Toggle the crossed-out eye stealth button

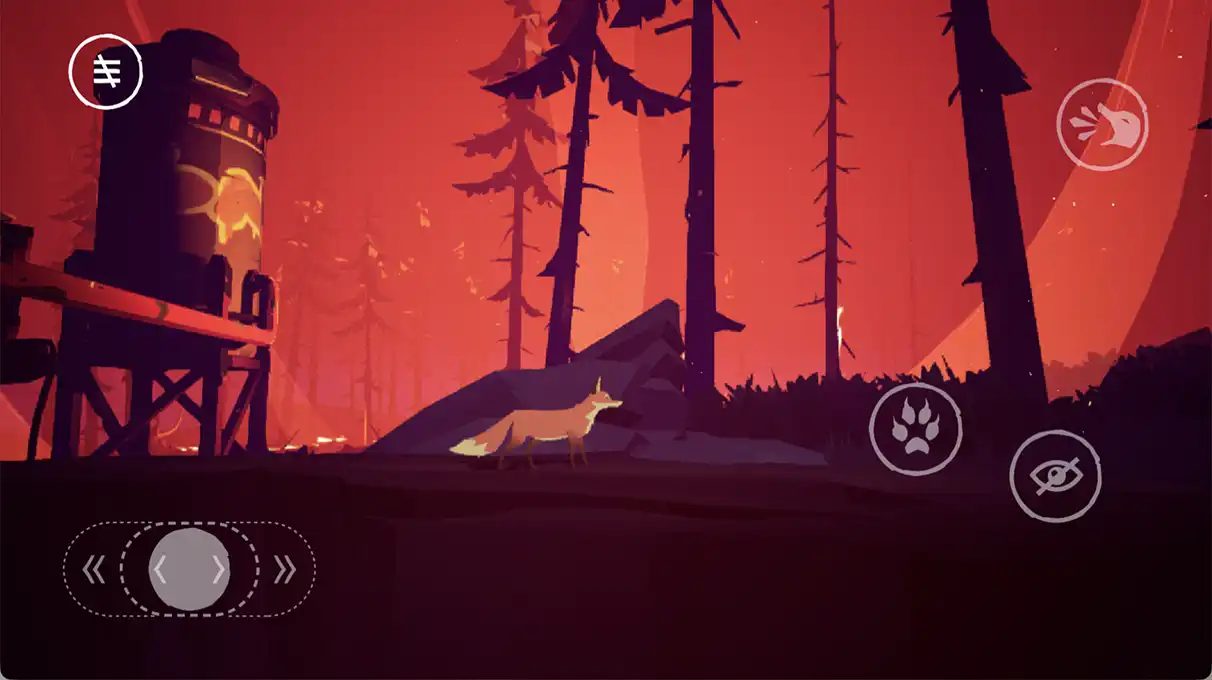(1055, 476)
